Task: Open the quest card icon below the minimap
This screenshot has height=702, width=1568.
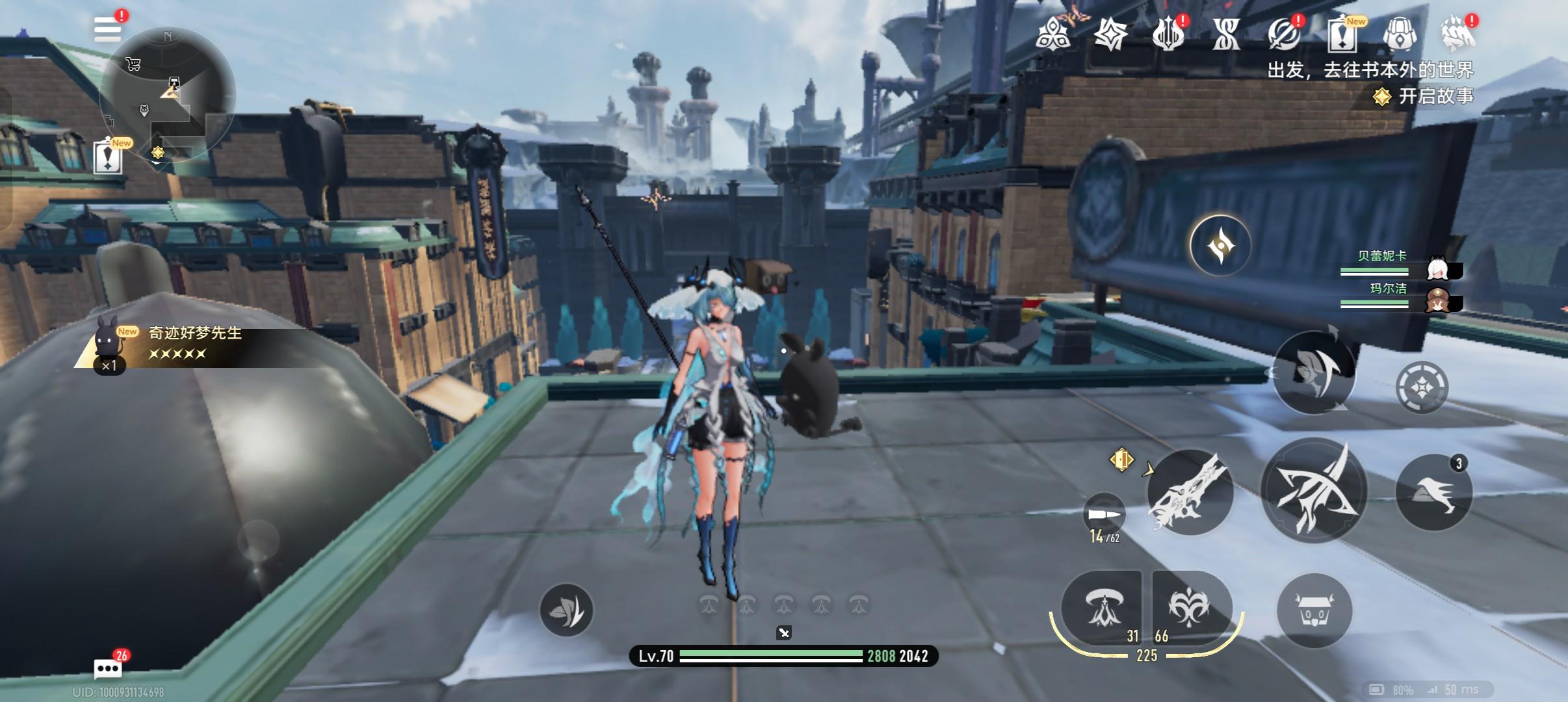Action: tap(108, 157)
